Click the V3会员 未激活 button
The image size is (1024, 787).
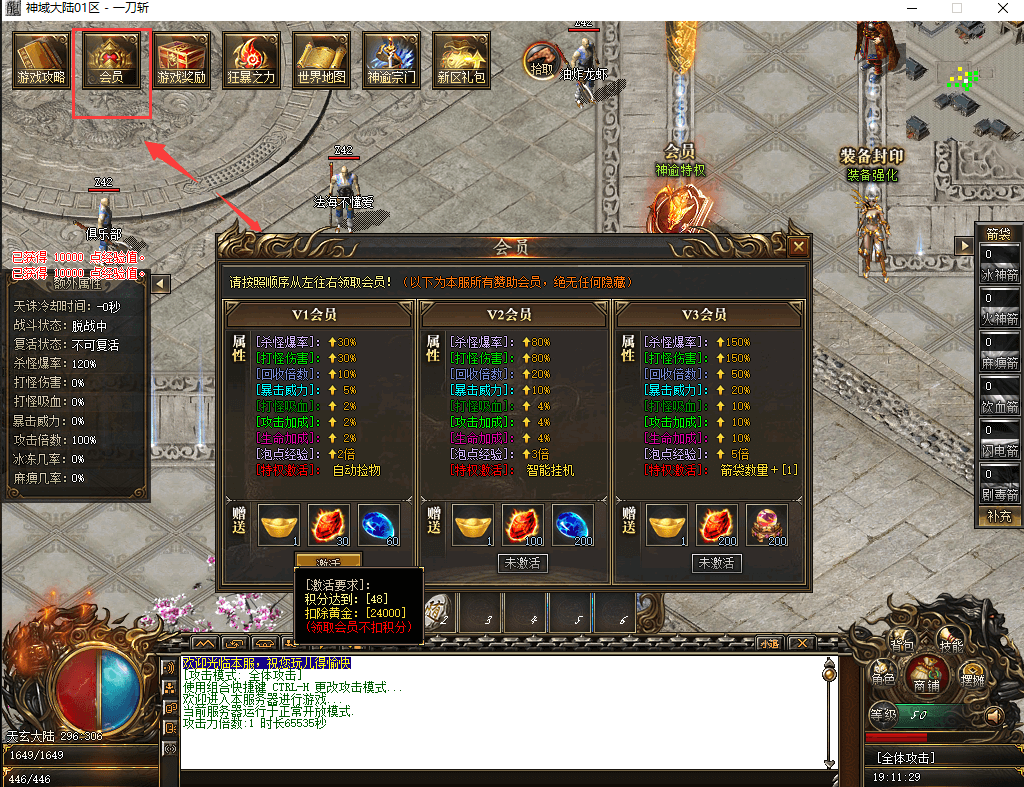pos(716,563)
